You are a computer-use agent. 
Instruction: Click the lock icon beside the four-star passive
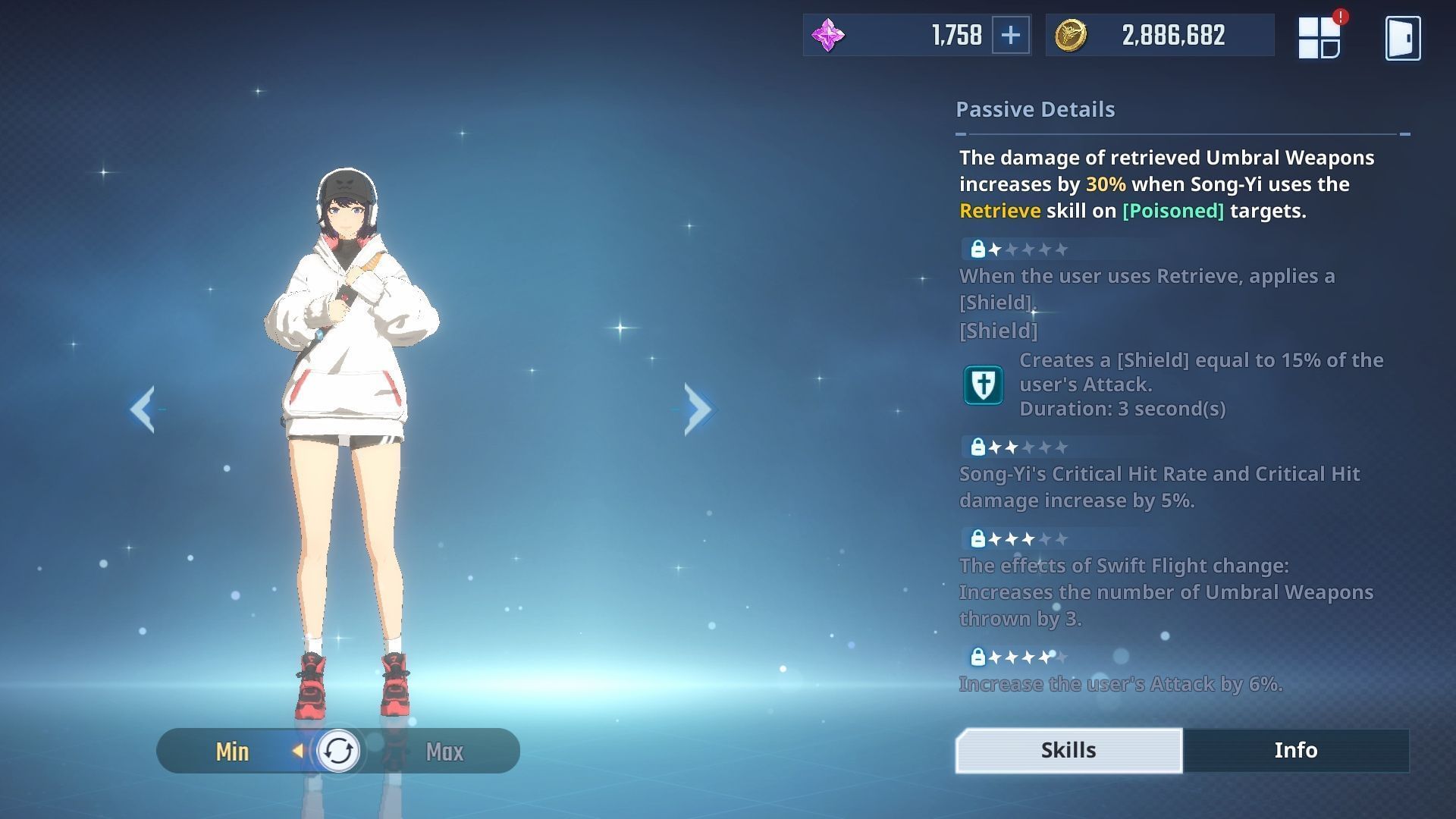(978, 657)
